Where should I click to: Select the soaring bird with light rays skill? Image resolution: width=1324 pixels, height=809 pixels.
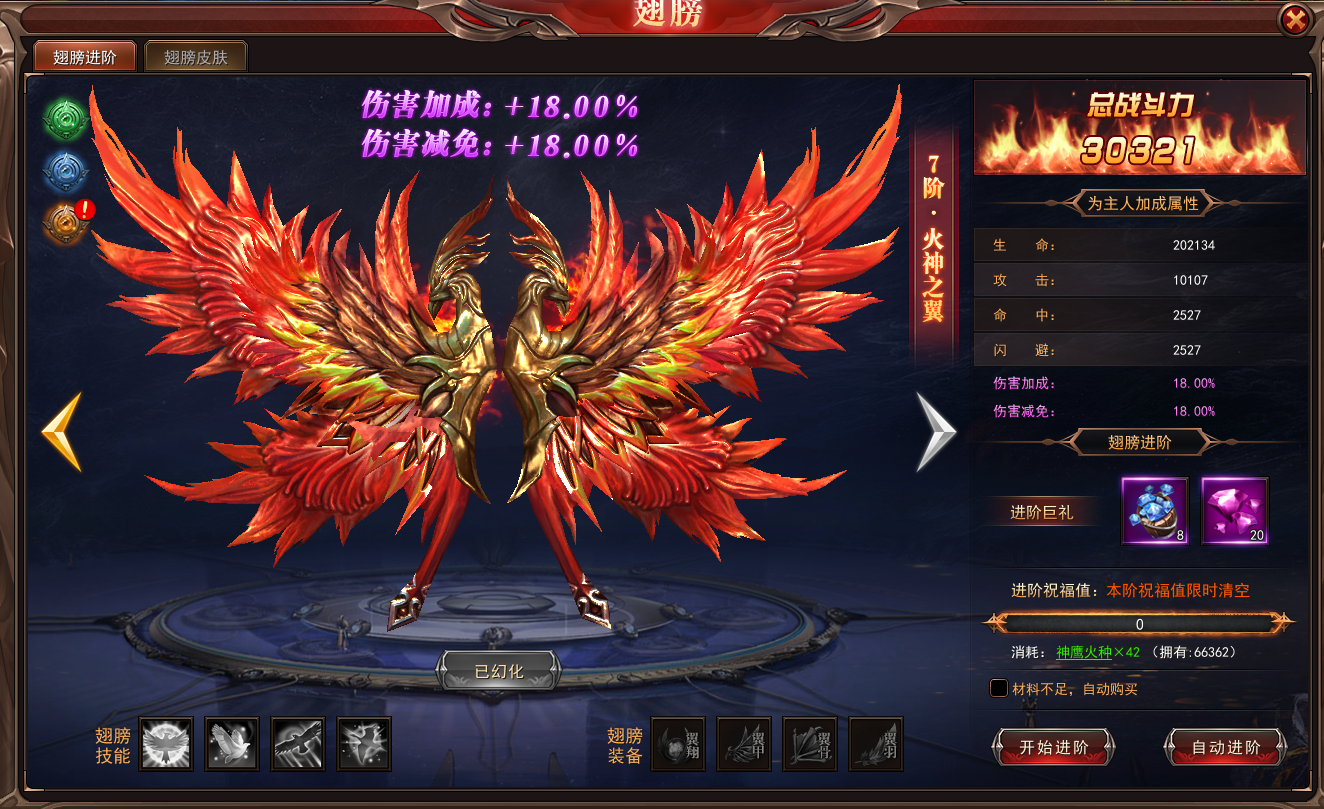(x=298, y=743)
